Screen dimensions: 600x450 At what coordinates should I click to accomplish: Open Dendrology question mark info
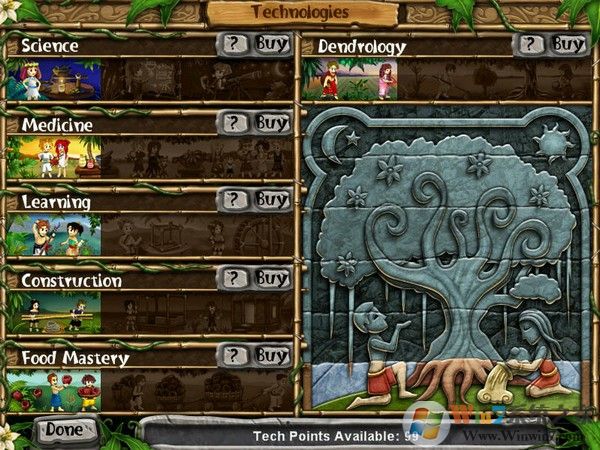click(530, 44)
